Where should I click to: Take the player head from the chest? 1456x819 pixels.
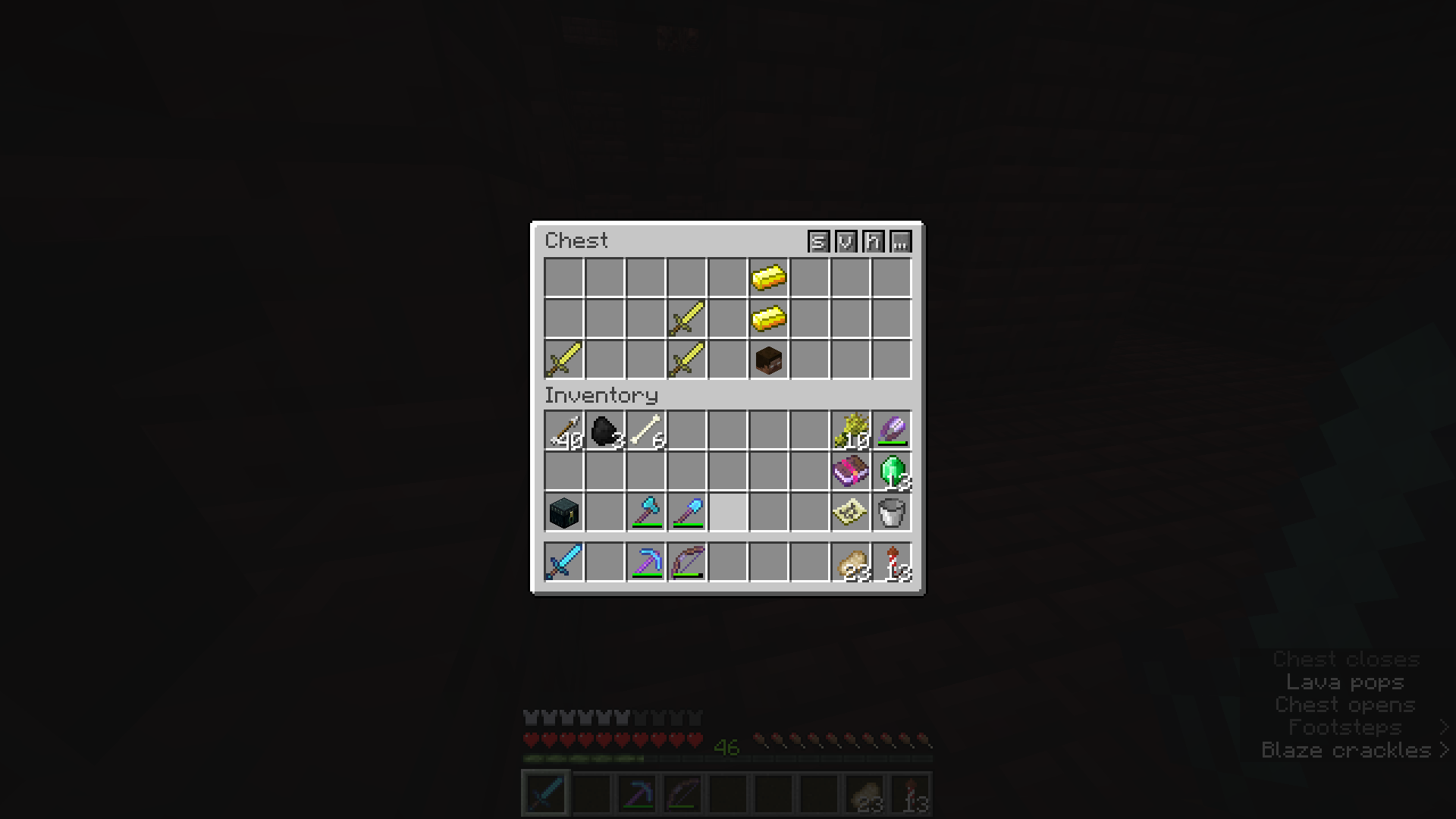(768, 359)
